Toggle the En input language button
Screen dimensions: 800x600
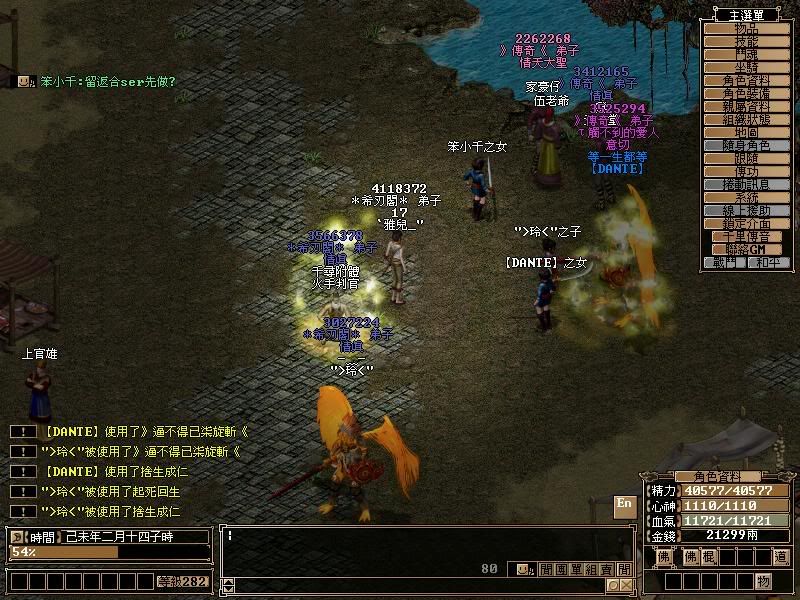click(x=624, y=503)
